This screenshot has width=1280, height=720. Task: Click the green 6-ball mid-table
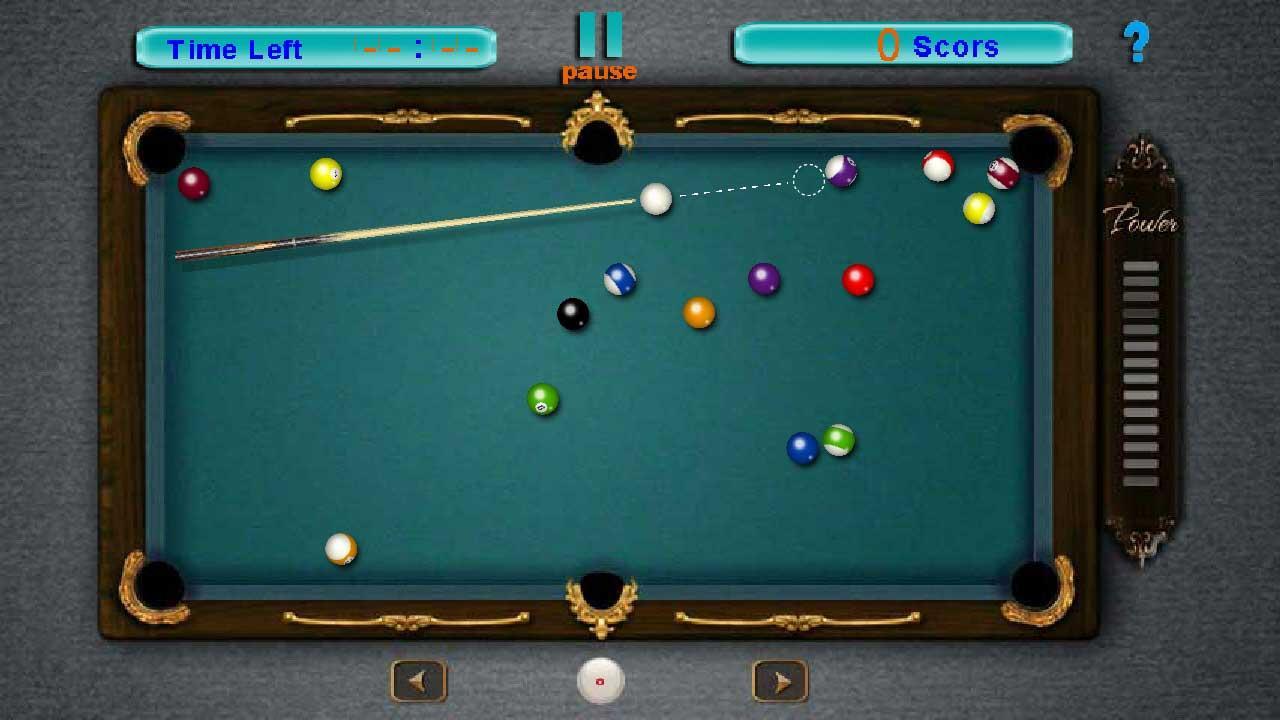tap(541, 400)
